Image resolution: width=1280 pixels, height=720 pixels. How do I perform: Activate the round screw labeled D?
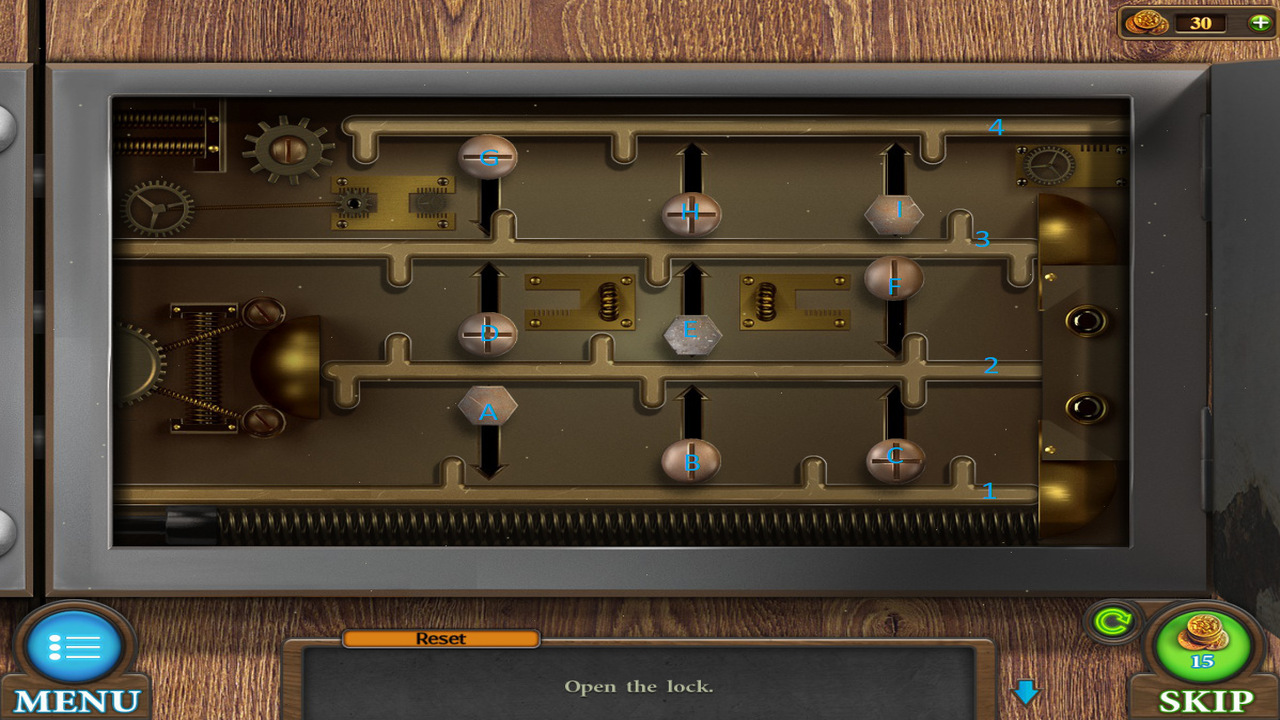click(x=488, y=334)
